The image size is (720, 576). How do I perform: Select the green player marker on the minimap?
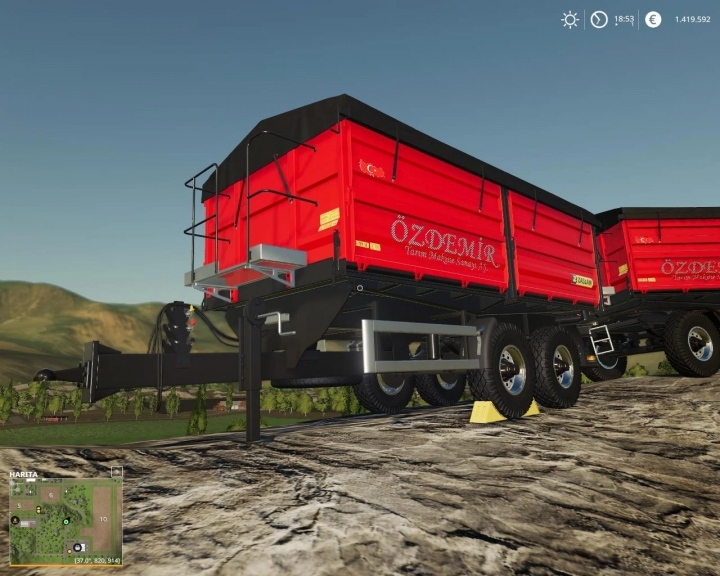coord(66,522)
